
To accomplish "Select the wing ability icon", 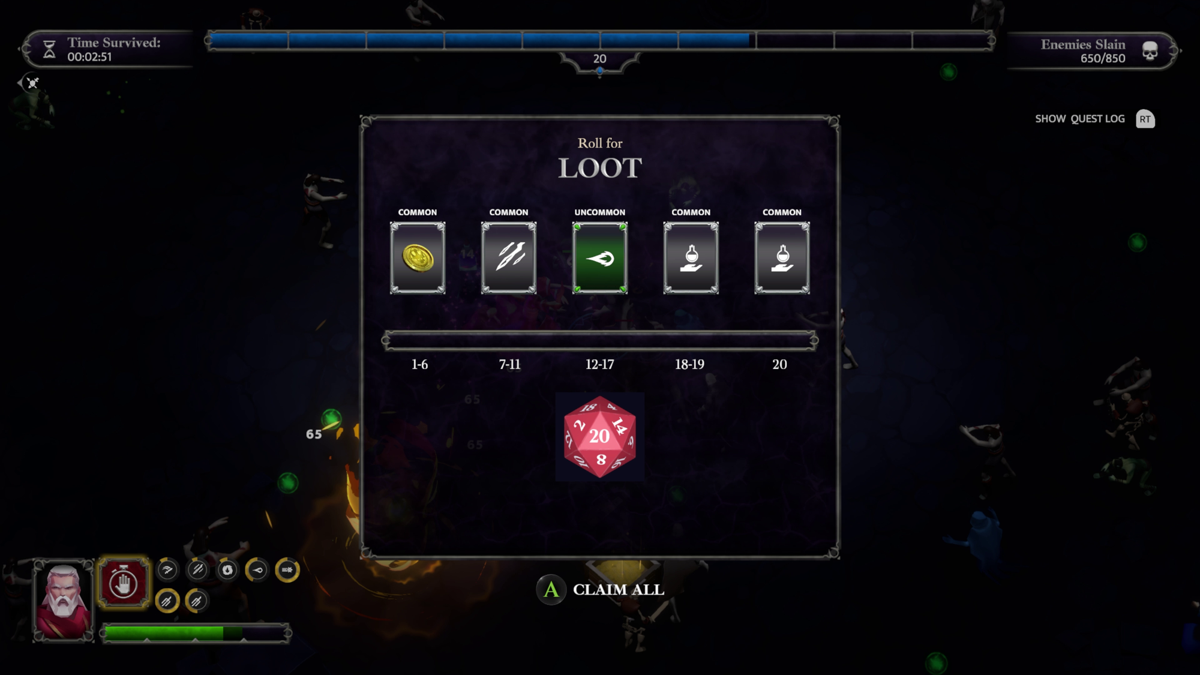I will point(168,570).
